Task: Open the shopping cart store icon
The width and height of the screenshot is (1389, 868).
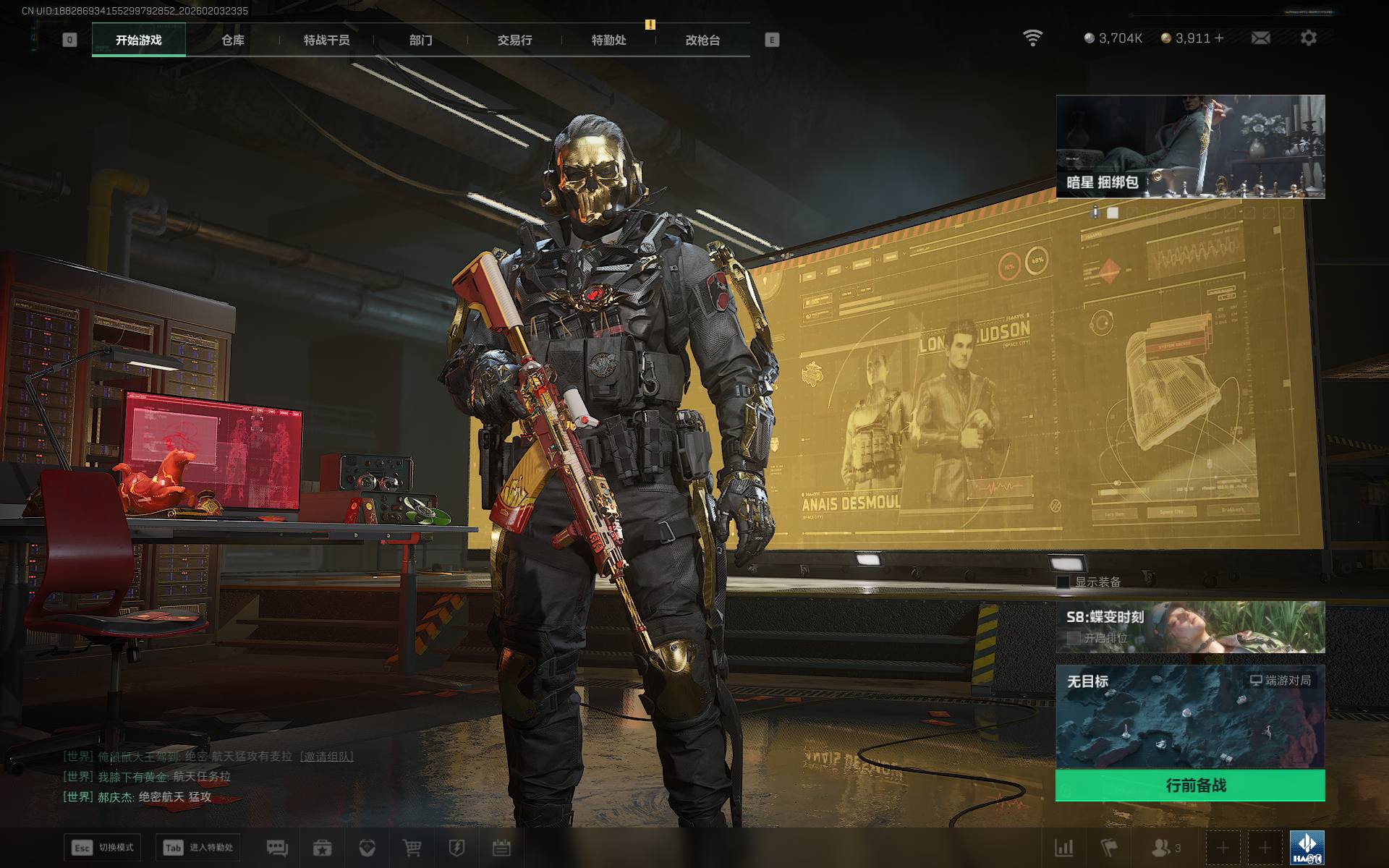Action: 412,848
